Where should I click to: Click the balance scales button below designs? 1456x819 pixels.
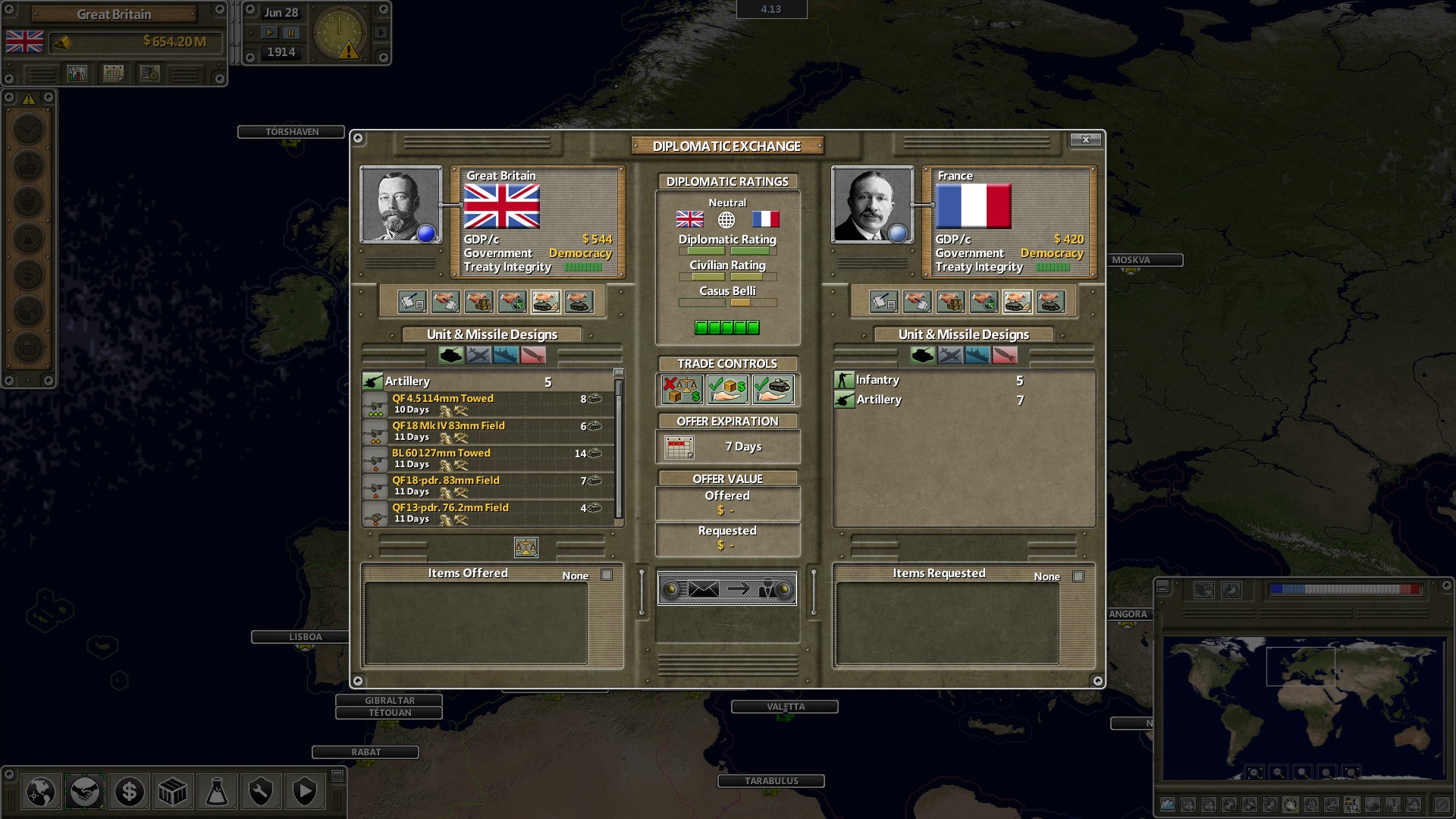pos(526,547)
